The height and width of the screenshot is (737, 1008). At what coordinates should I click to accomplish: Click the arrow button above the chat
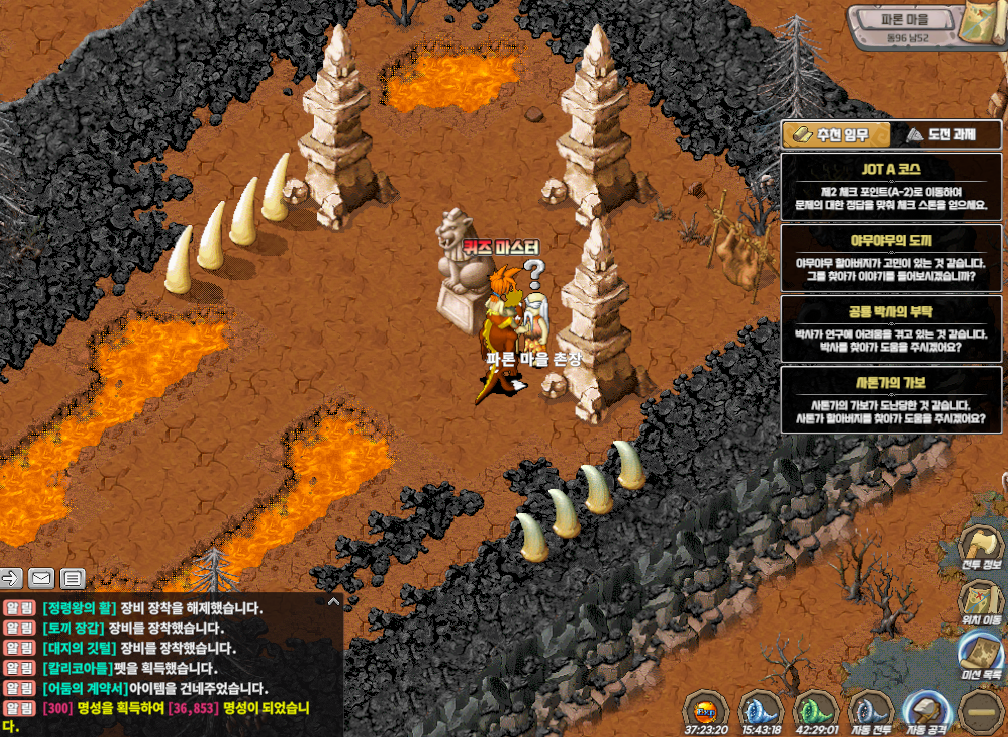[12, 577]
